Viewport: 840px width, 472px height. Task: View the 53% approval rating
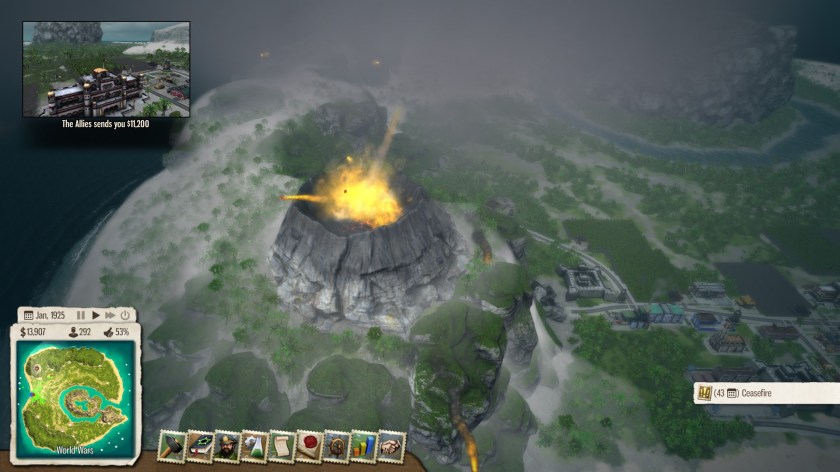pos(116,331)
